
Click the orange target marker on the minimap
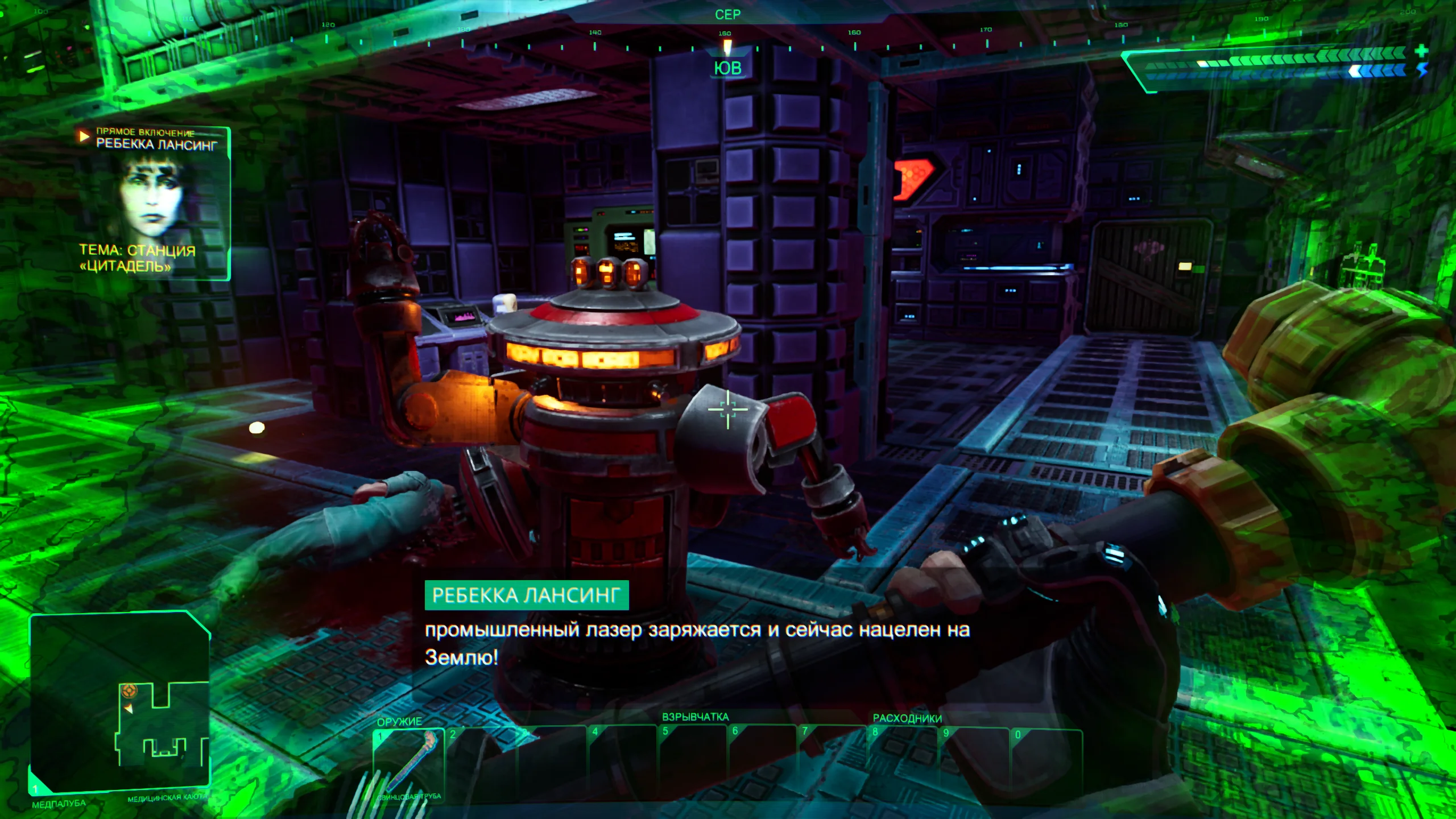click(130, 691)
